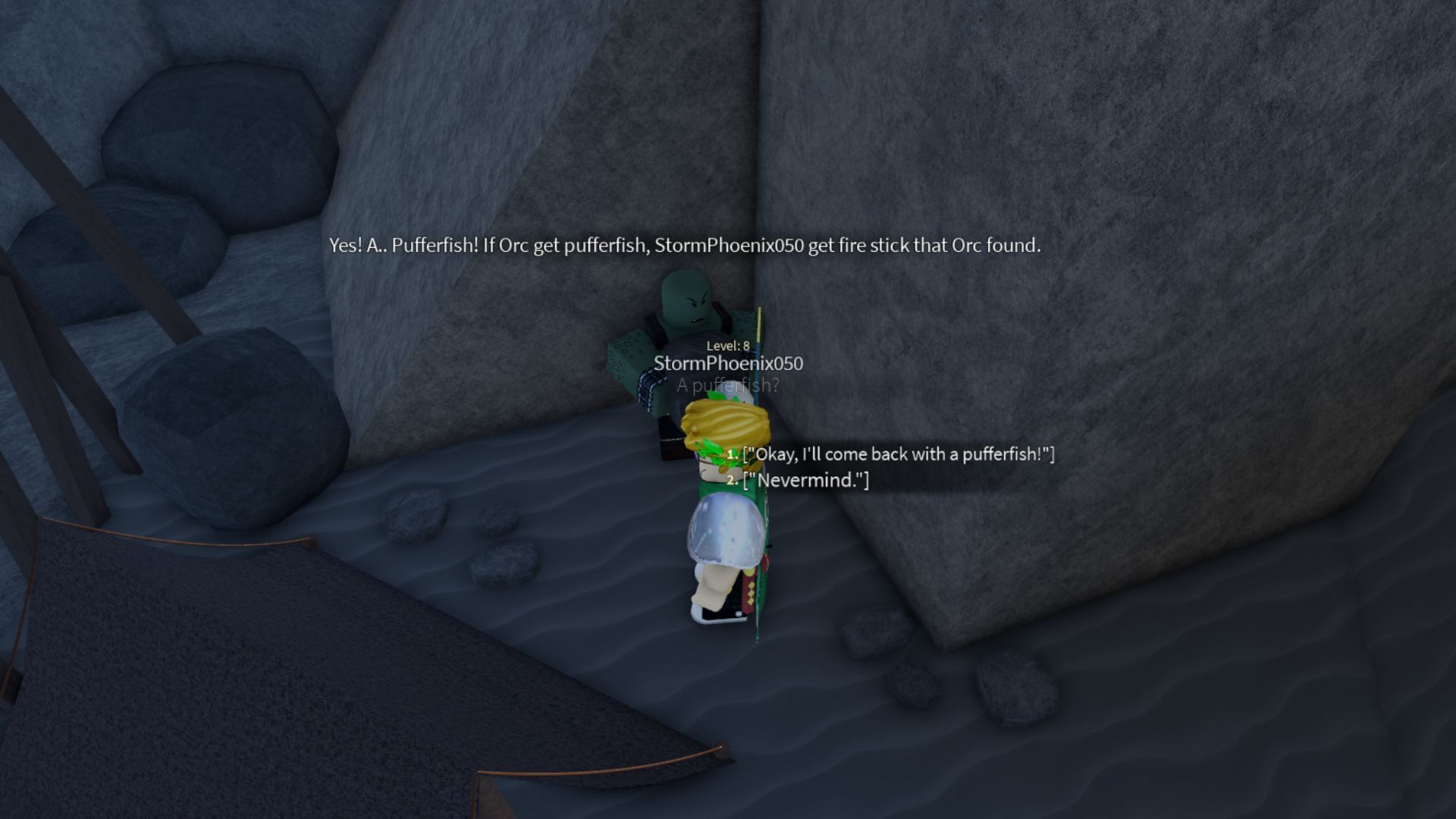Click the number 2 next to second dialogue choice
The height and width of the screenshot is (819, 1456).
coord(730,478)
